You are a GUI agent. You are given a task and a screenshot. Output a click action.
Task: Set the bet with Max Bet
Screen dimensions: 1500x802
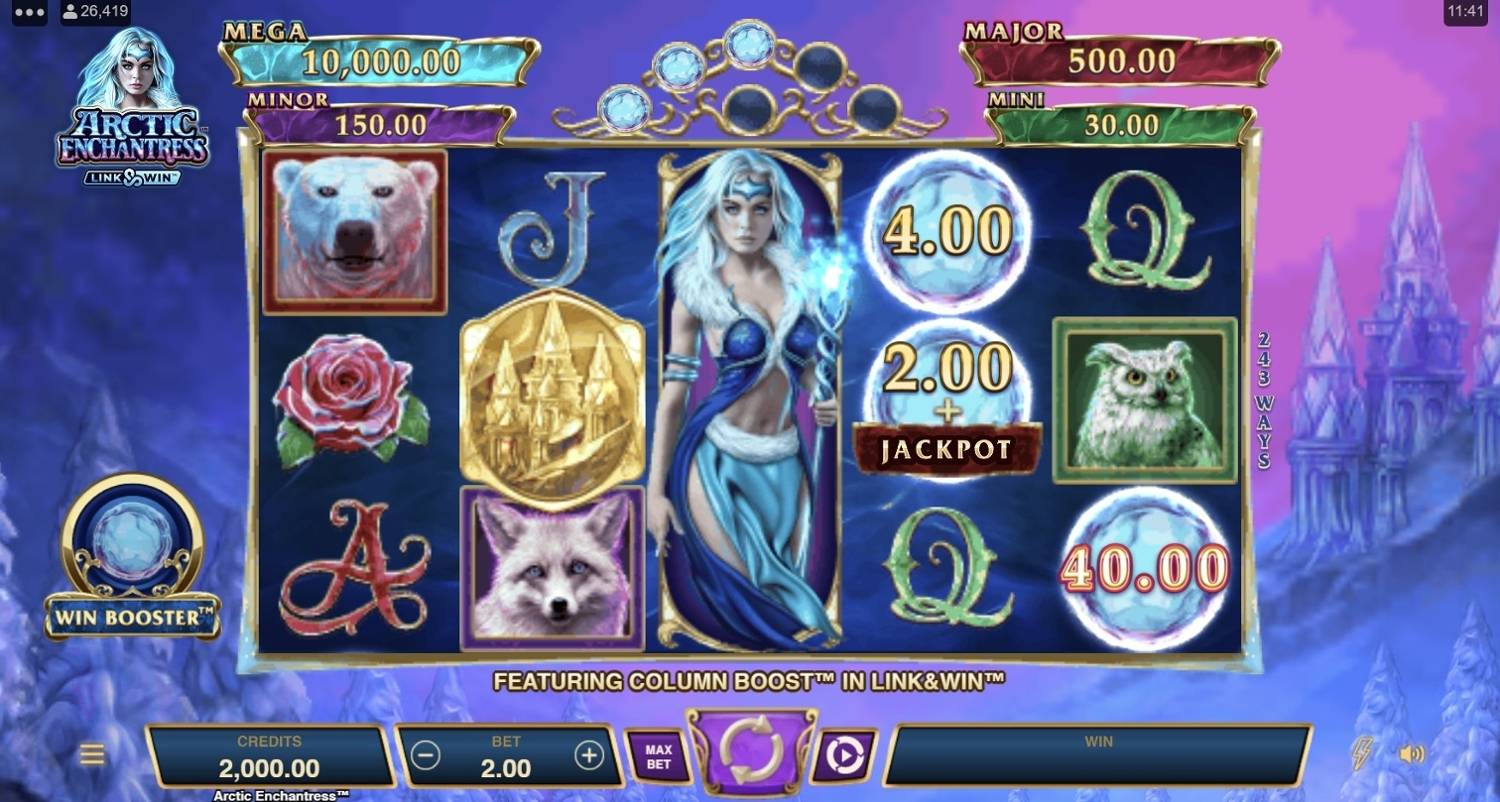click(657, 756)
